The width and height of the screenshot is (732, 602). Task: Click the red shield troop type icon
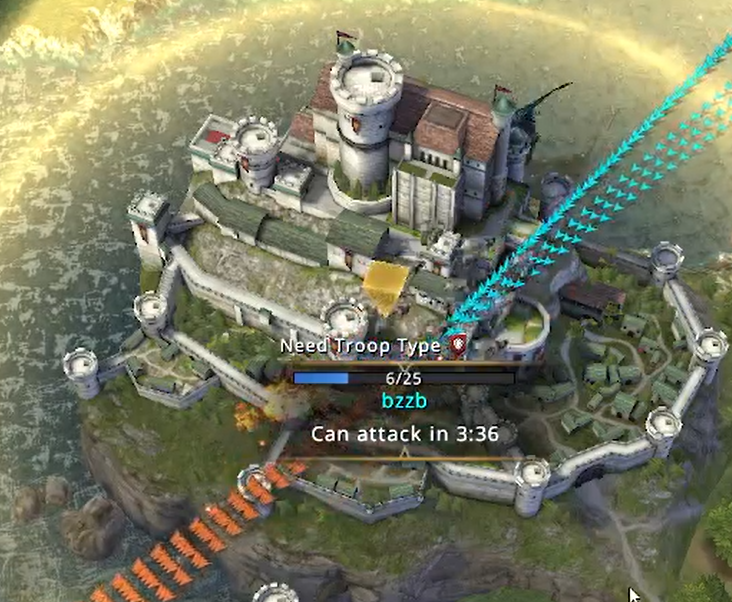point(459,345)
